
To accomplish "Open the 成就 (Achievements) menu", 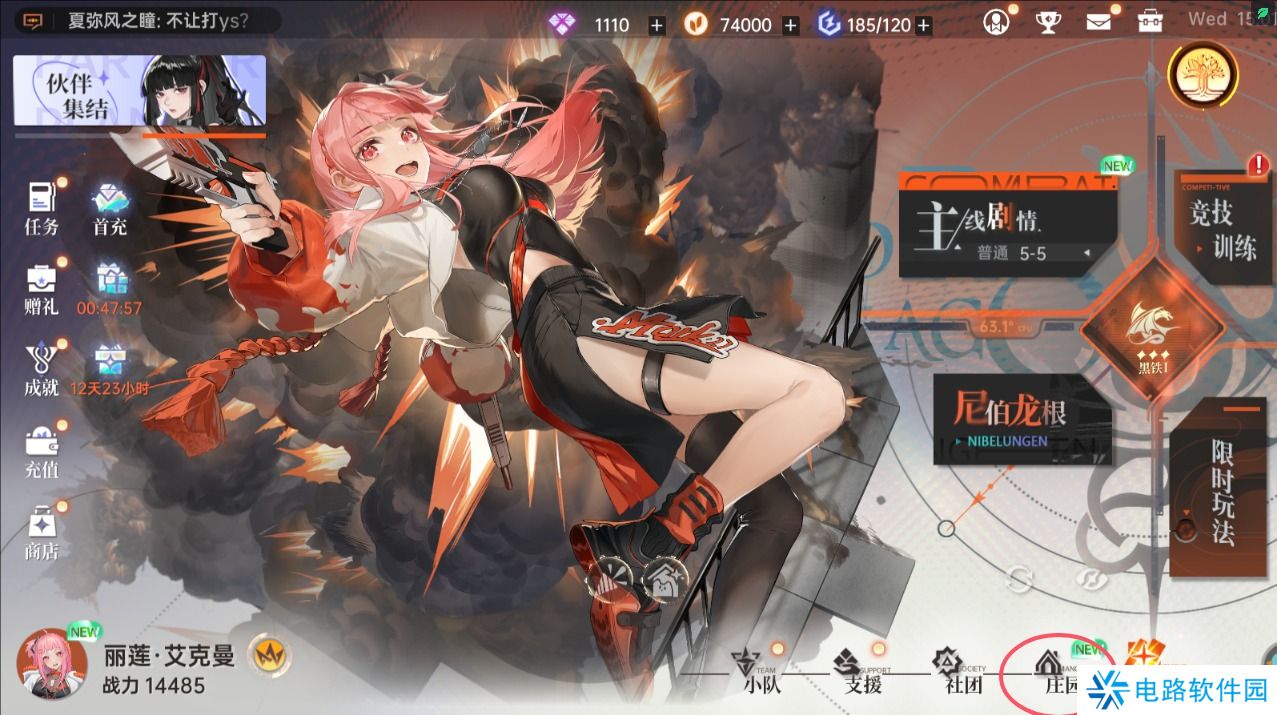I will tap(42, 368).
